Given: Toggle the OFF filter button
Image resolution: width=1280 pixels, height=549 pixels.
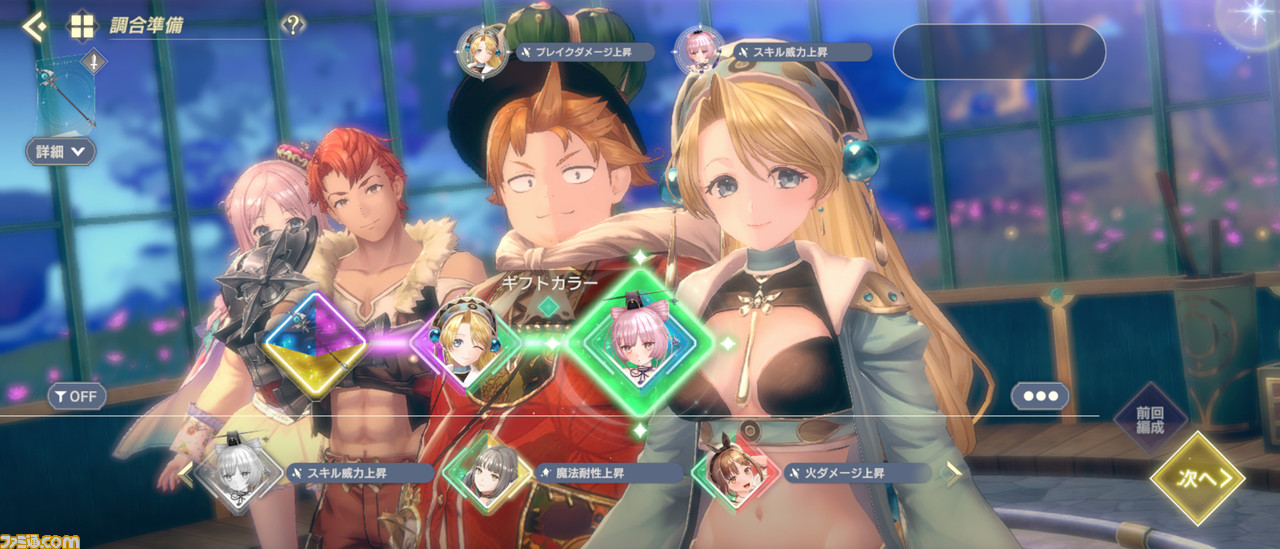Looking at the screenshot, I should 77,396.
